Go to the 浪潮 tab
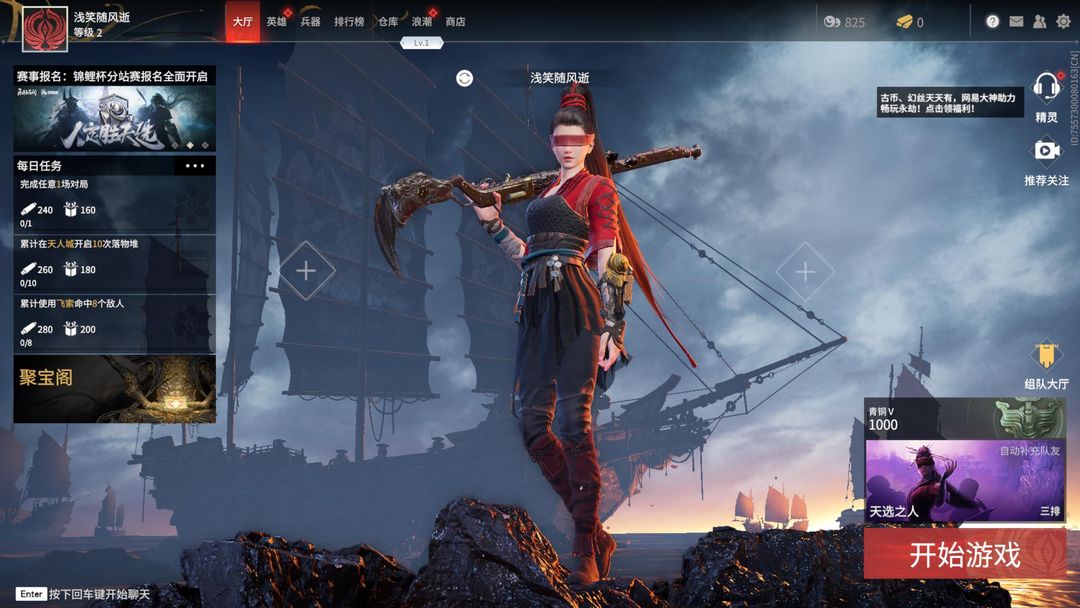Viewport: 1080px width, 608px height. [422, 21]
